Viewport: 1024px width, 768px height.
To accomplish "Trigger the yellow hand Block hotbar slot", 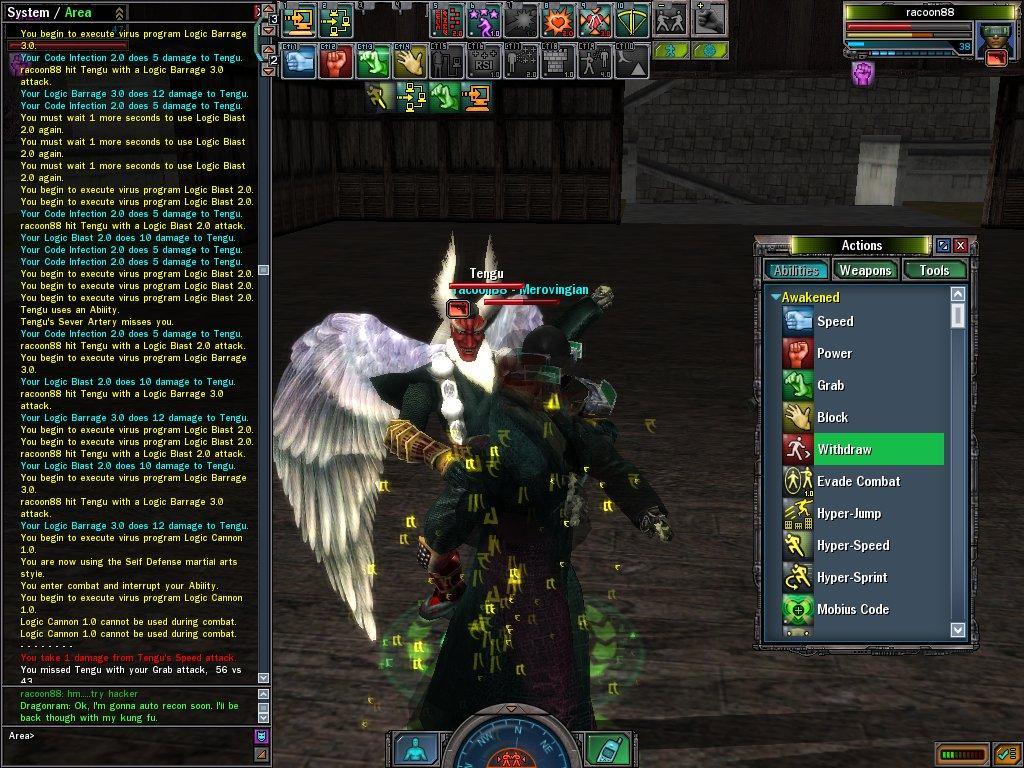I will click(x=409, y=62).
